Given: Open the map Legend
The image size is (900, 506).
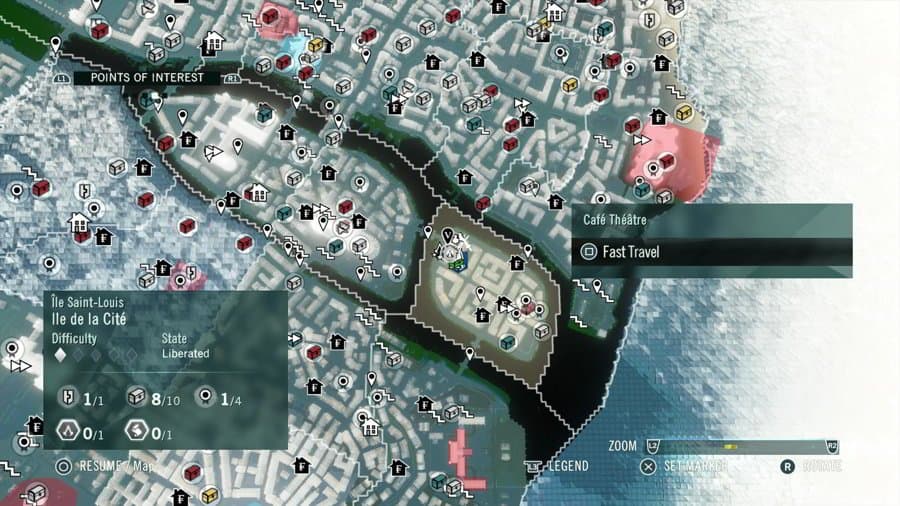Looking at the screenshot, I should [565, 466].
